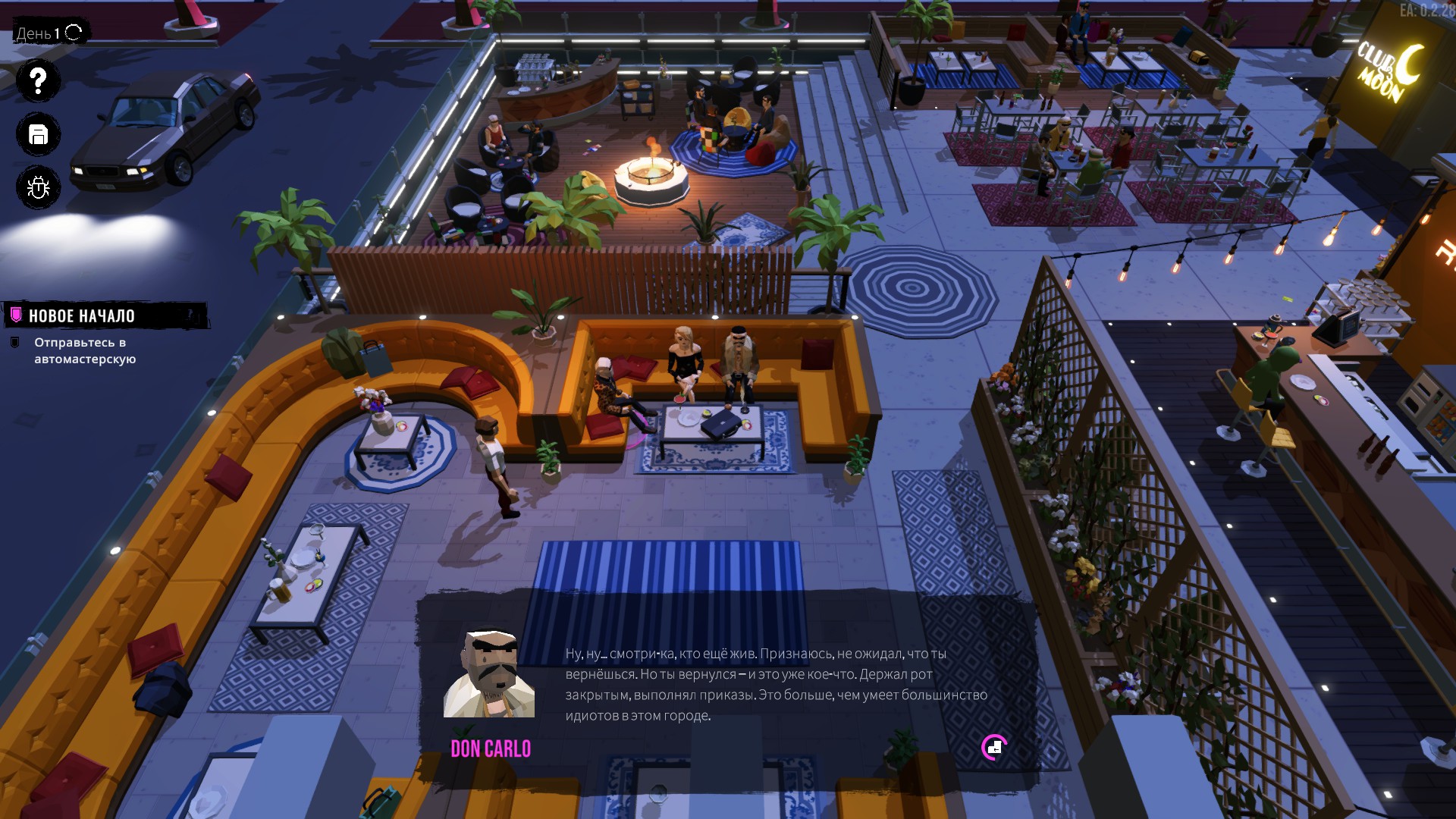Select the Новое начало quest tracker header

(82, 316)
